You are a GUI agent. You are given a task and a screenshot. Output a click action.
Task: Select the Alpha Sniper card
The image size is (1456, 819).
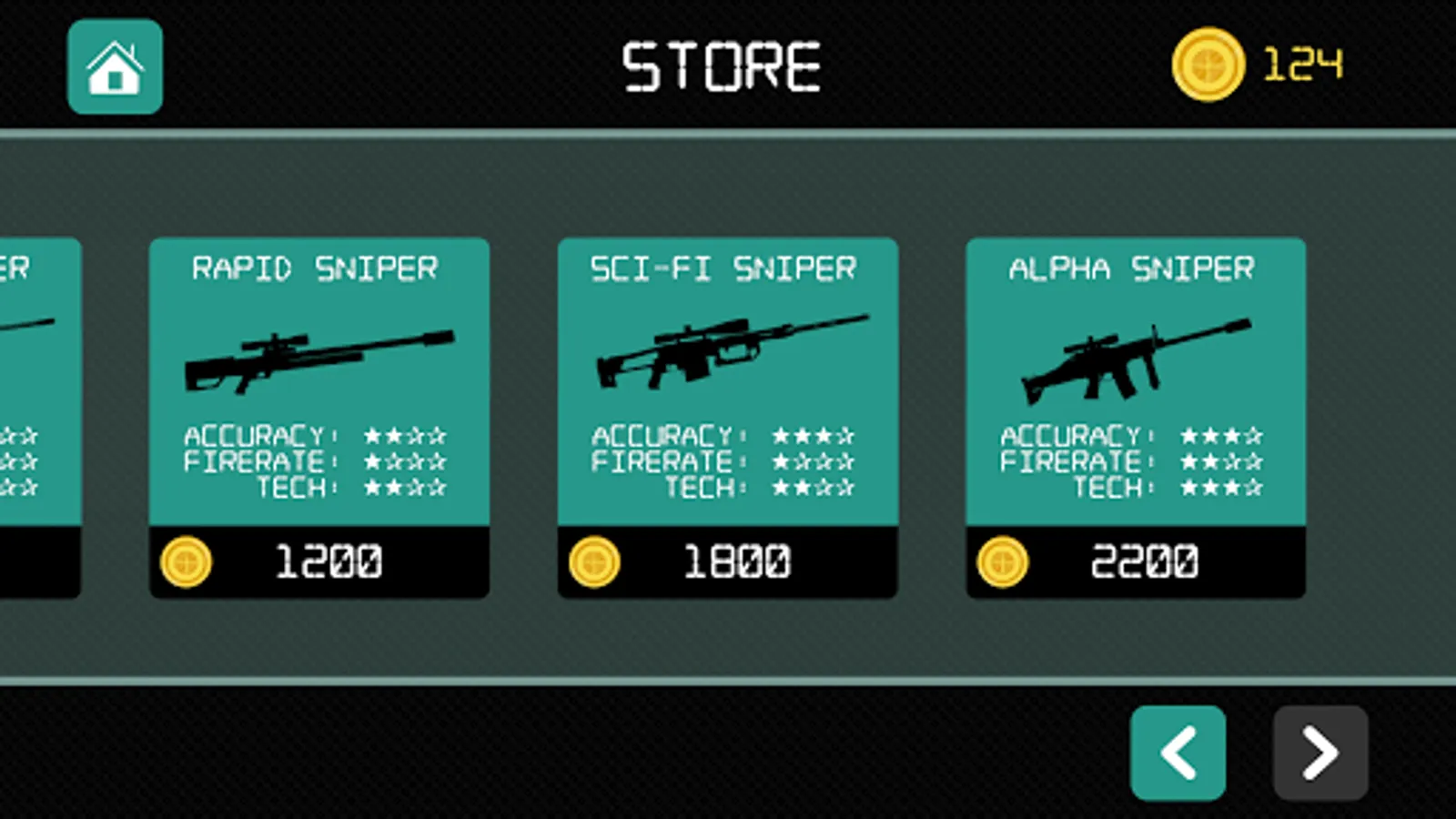[x=1136, y=382]
